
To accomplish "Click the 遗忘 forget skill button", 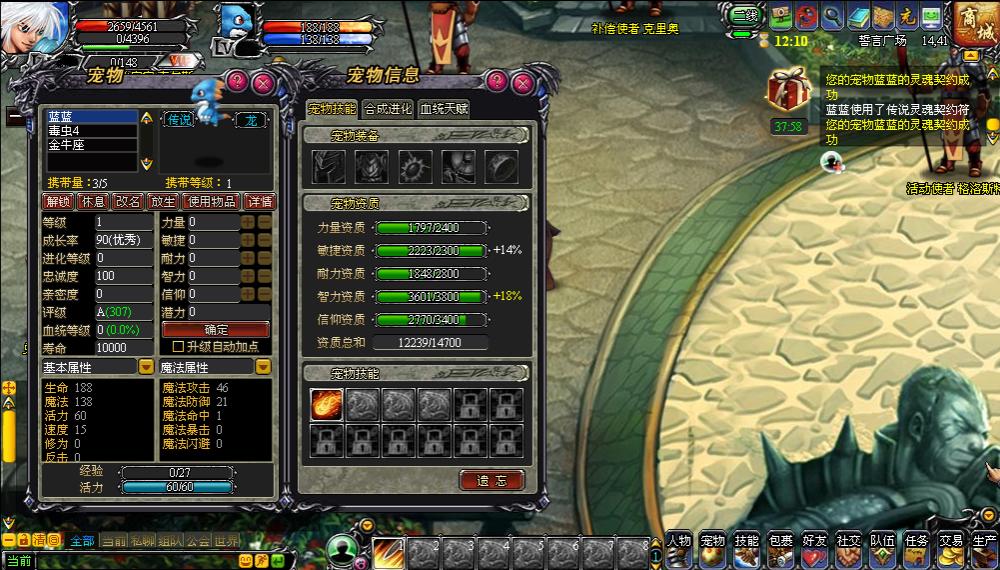I will click(x=492, y=480).
